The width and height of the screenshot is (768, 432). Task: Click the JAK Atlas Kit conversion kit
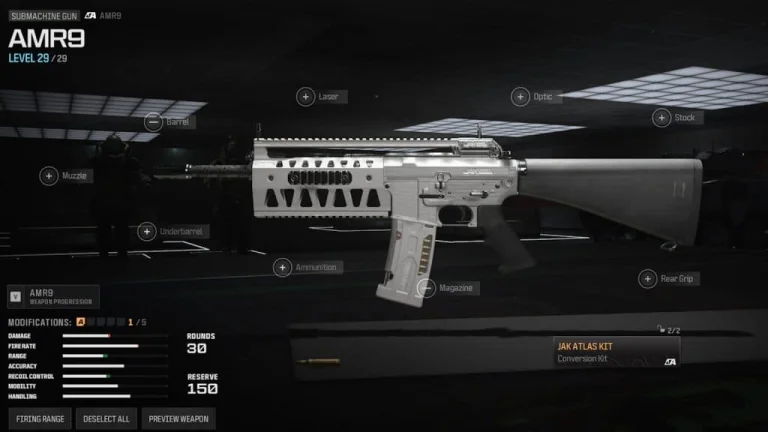pyautogui.click(x=617, y=352)
